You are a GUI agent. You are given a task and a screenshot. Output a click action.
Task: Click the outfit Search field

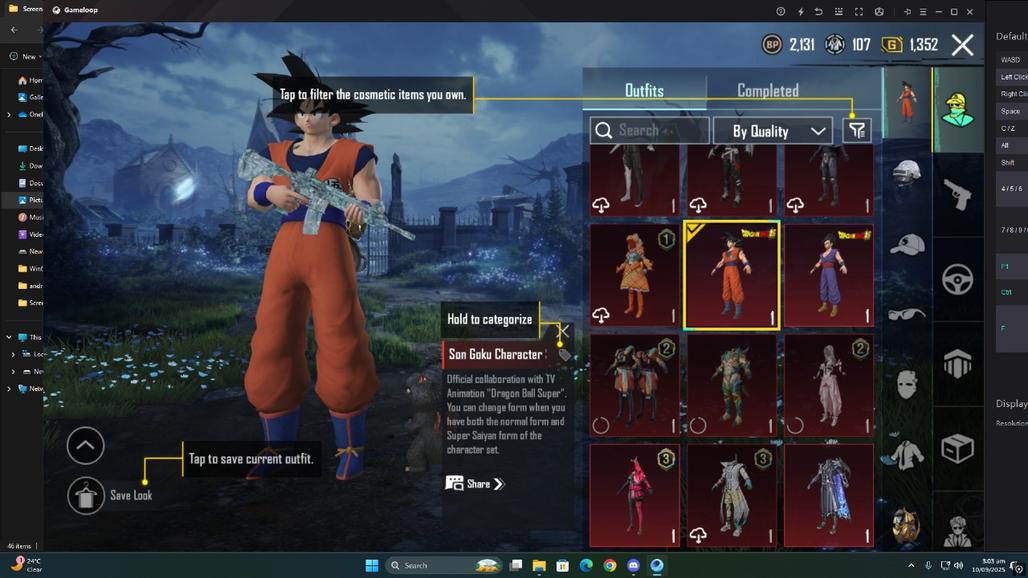(650, 131)
